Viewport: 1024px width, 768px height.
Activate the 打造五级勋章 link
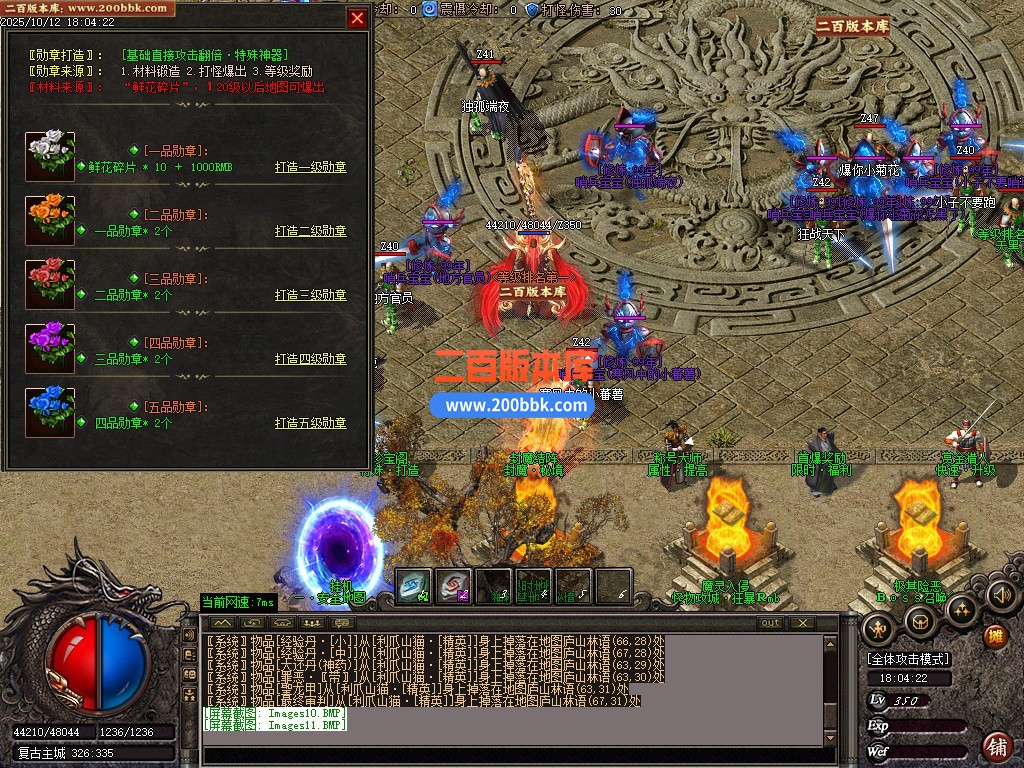[x=311, y=423]
